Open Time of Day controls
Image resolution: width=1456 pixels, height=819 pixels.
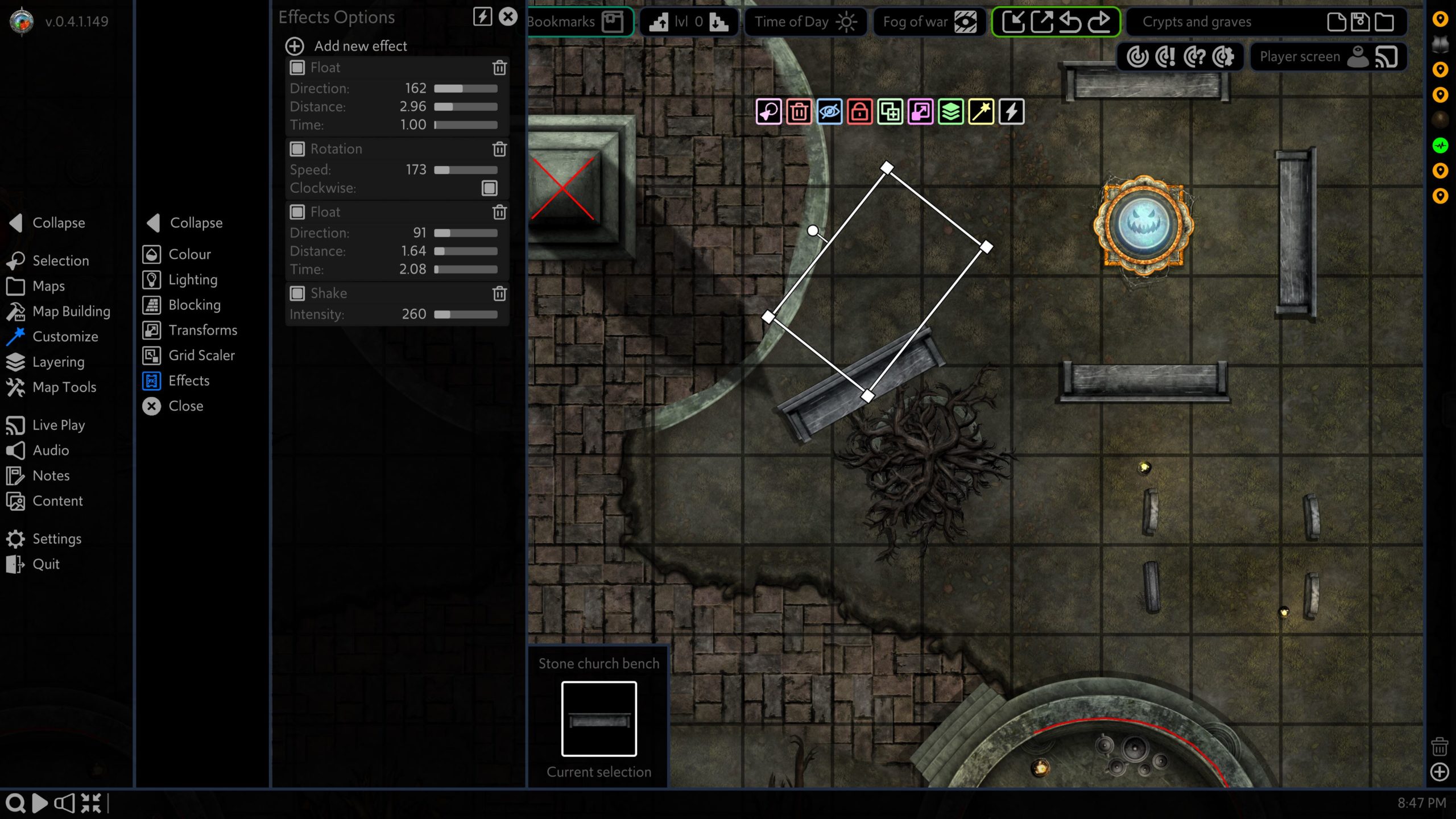[805, 22]
